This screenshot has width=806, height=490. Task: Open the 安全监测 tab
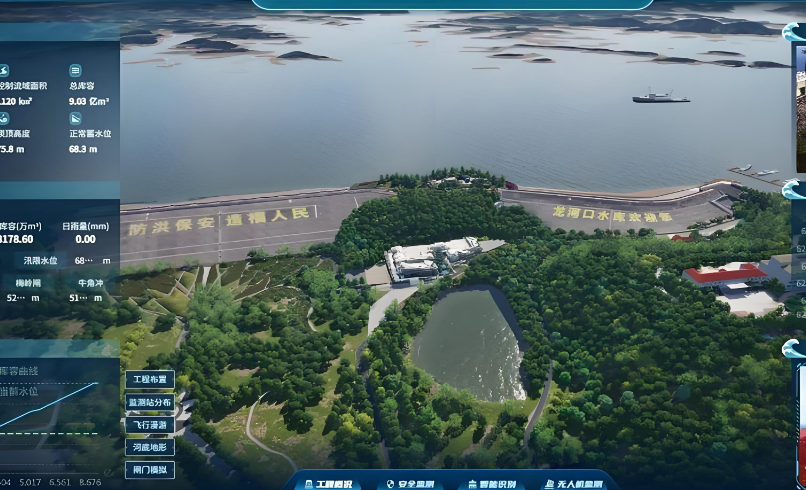point(410,484)
